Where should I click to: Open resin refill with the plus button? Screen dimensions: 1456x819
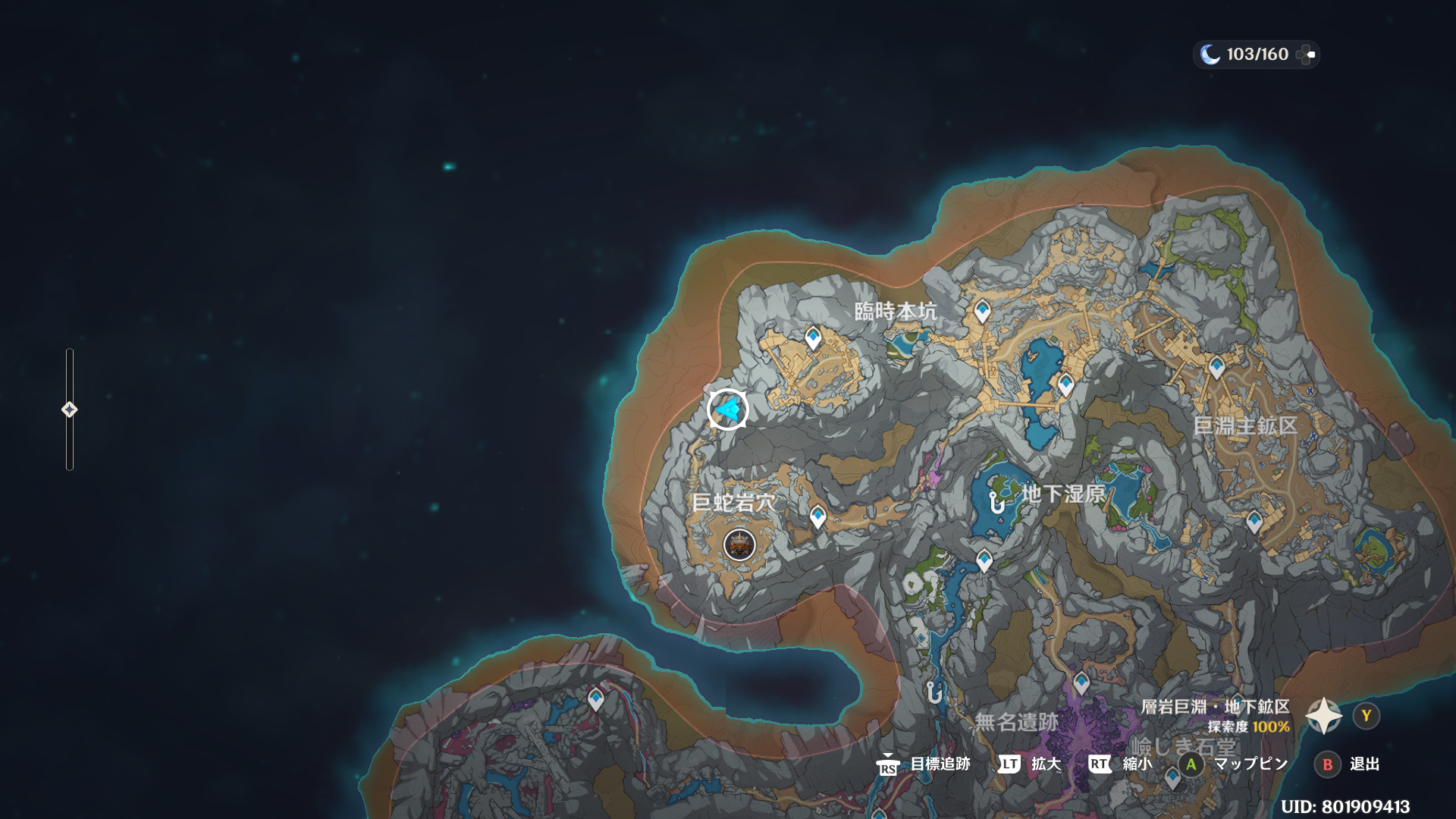[1306, 55]
